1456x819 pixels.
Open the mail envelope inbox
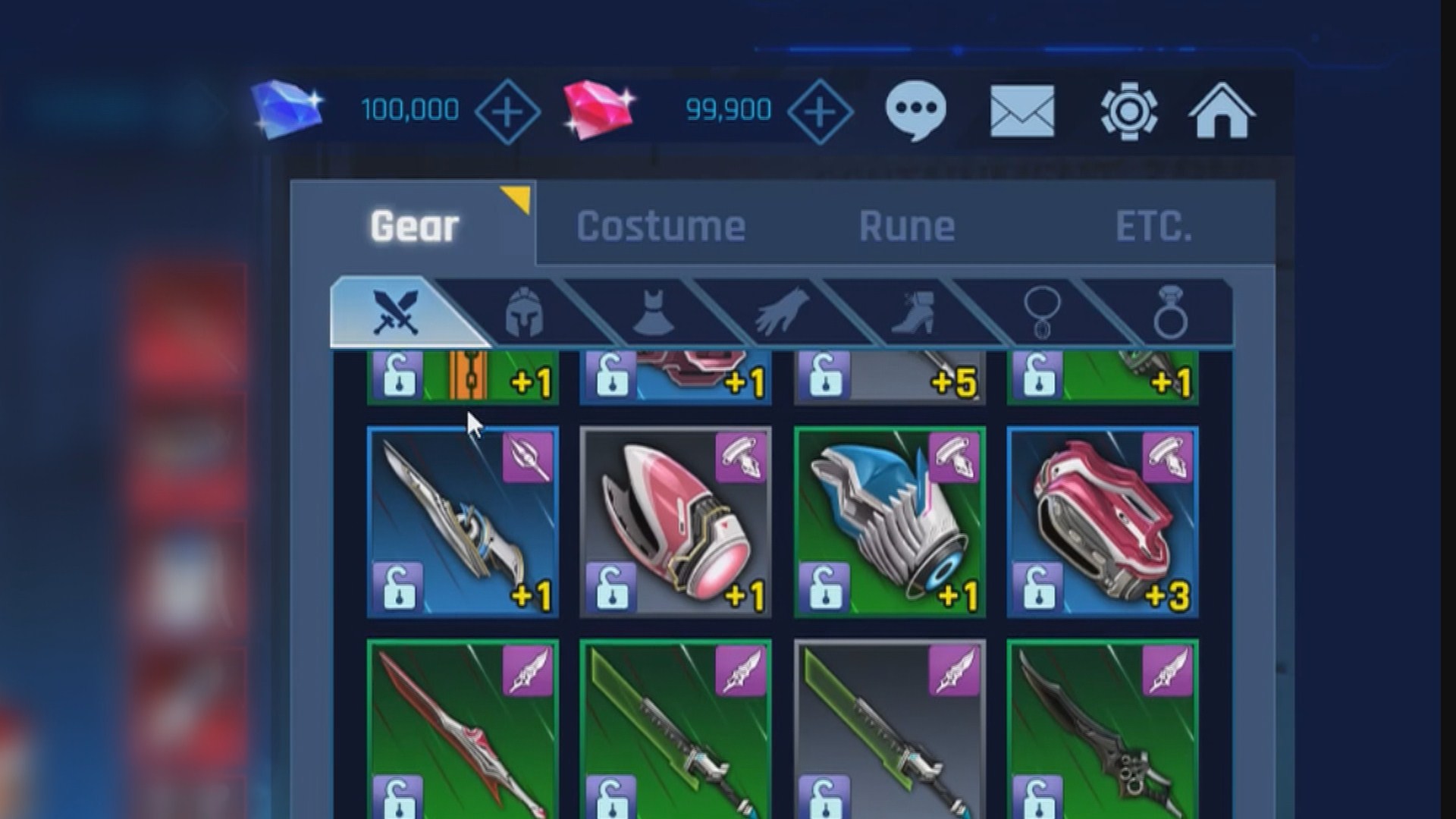pyautogui.click(x=1022, y=111)
